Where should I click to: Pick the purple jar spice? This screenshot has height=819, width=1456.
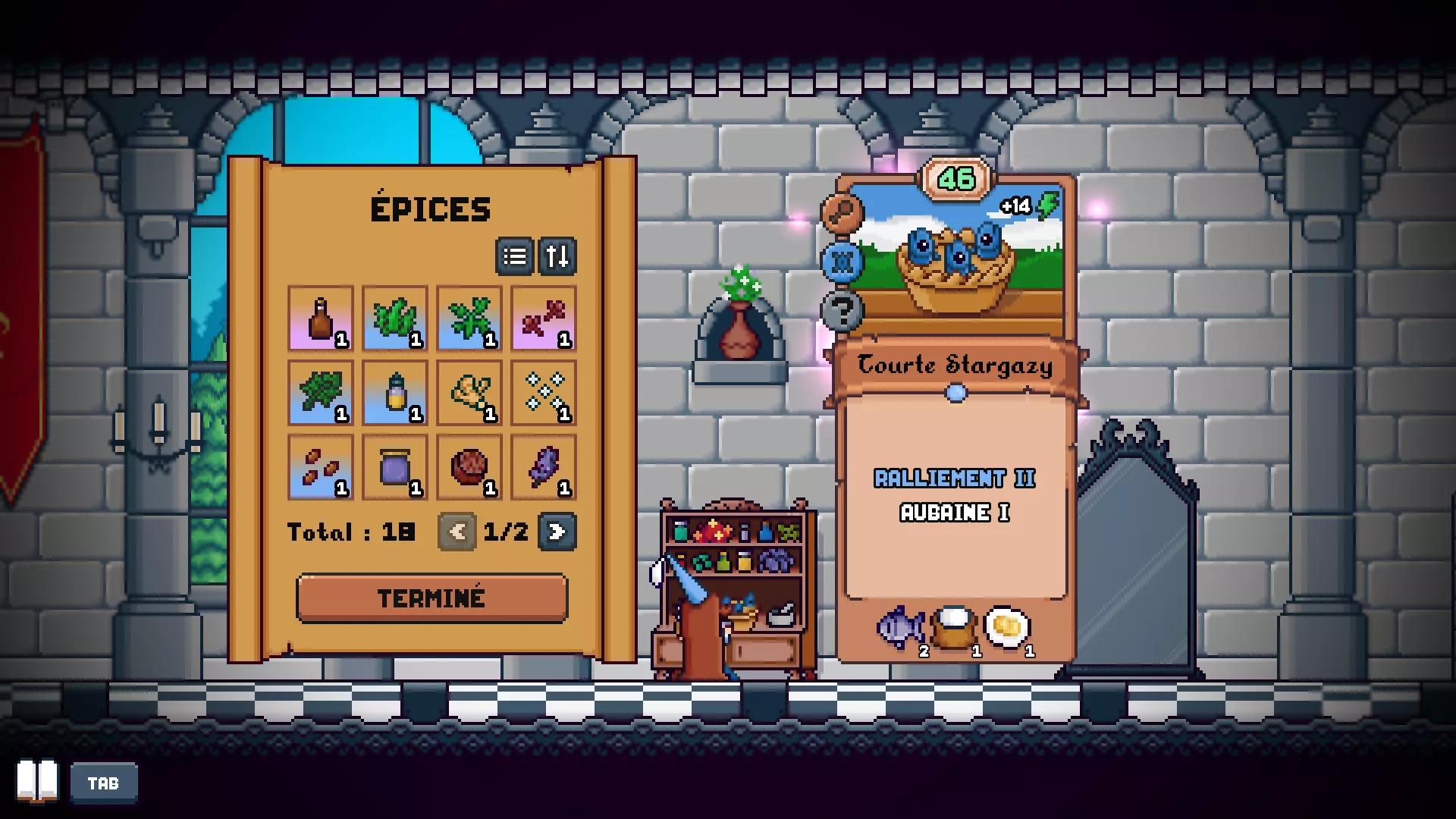[x=395, y=467]
